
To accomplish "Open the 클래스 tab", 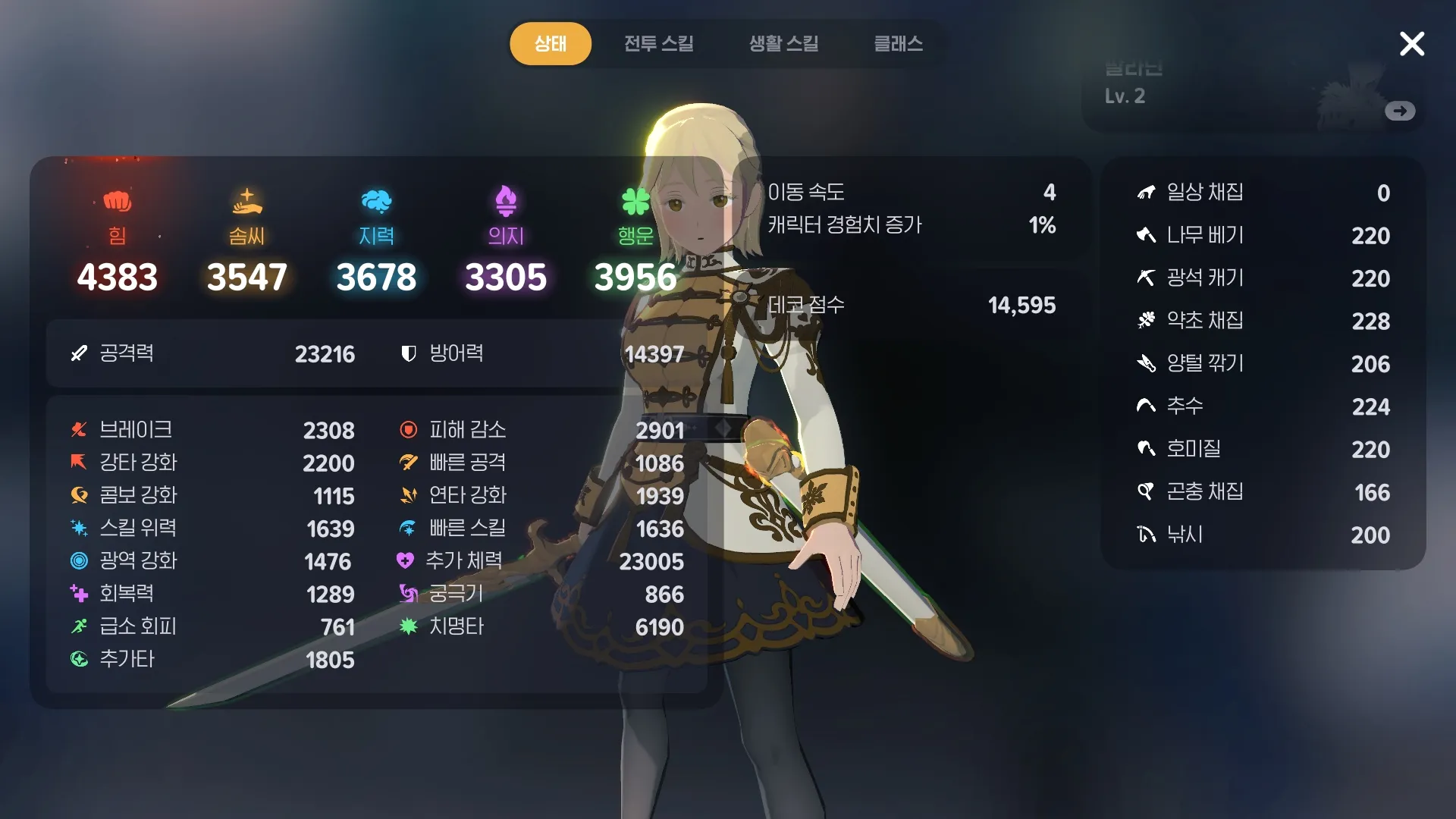I will click(898, 43).
